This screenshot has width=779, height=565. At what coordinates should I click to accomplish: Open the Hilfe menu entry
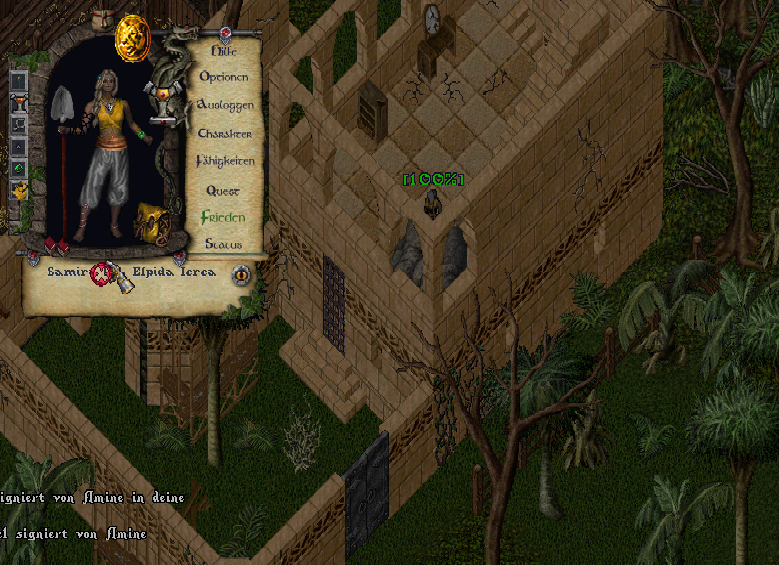pyautogui.click(x=229, y=50)
